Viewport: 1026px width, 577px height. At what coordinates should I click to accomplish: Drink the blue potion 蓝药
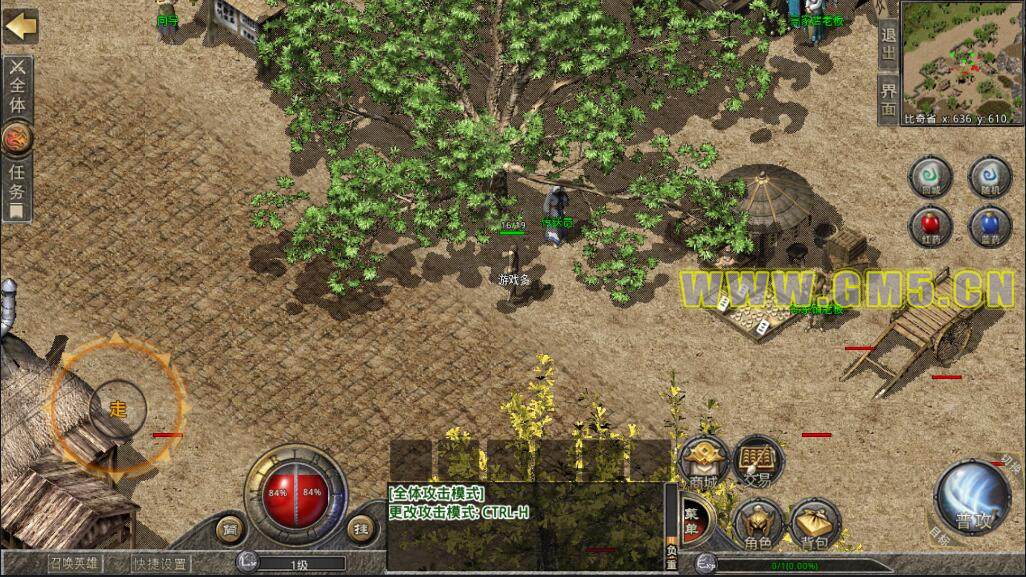pos(989,224)
